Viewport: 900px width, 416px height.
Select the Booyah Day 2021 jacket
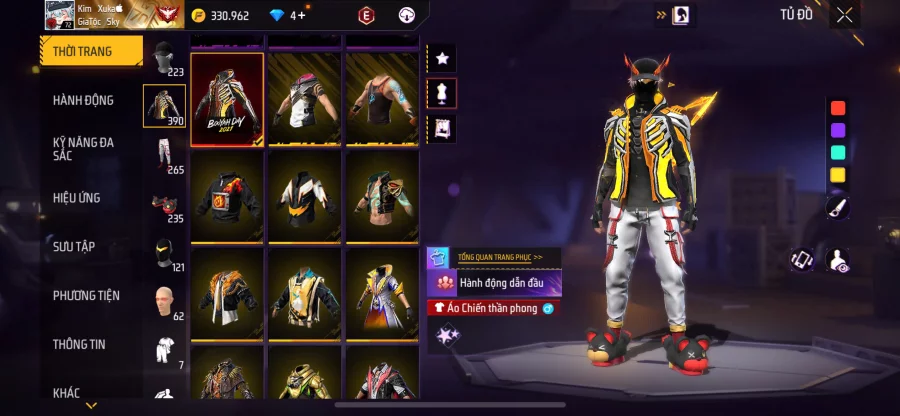[x=227, y=99]
